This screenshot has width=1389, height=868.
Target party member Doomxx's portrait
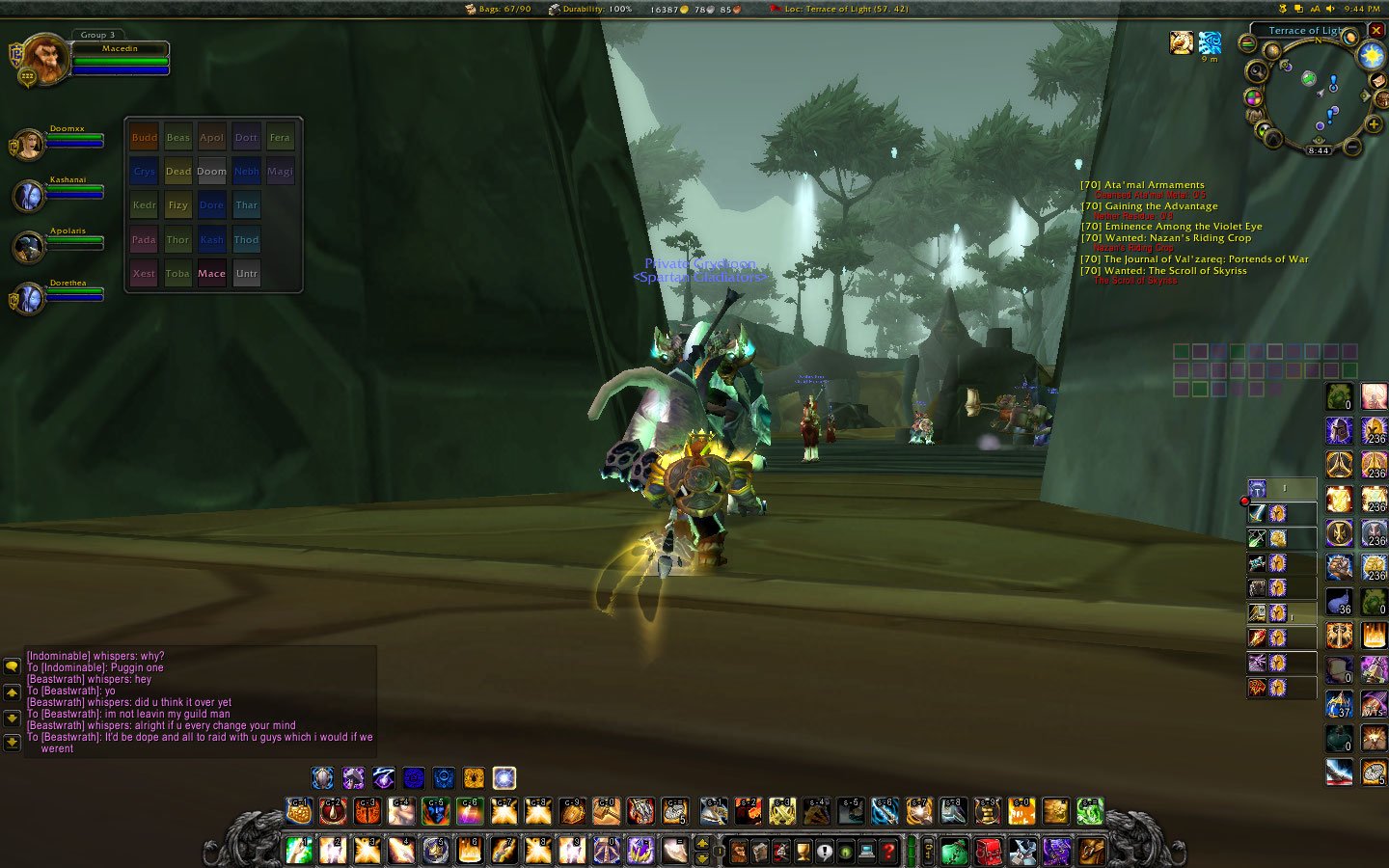28,146
